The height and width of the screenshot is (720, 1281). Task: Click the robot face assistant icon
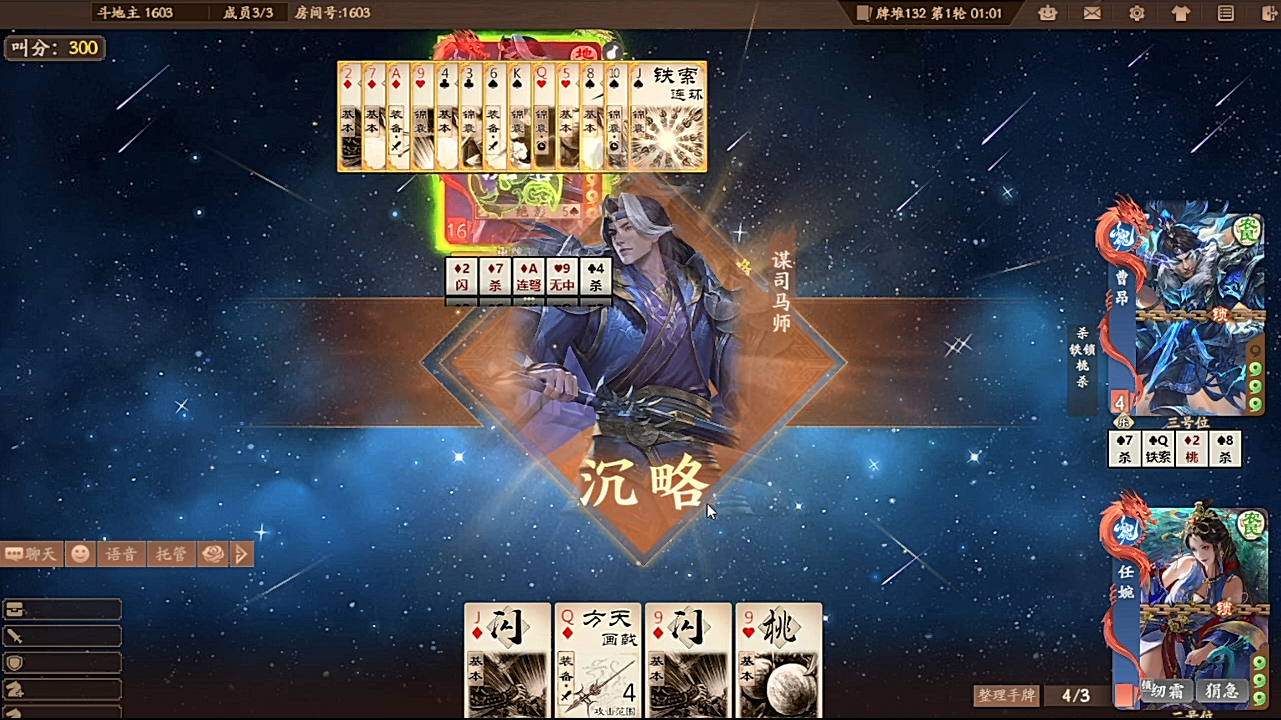pyautogui.click(x=1048, y=13)
